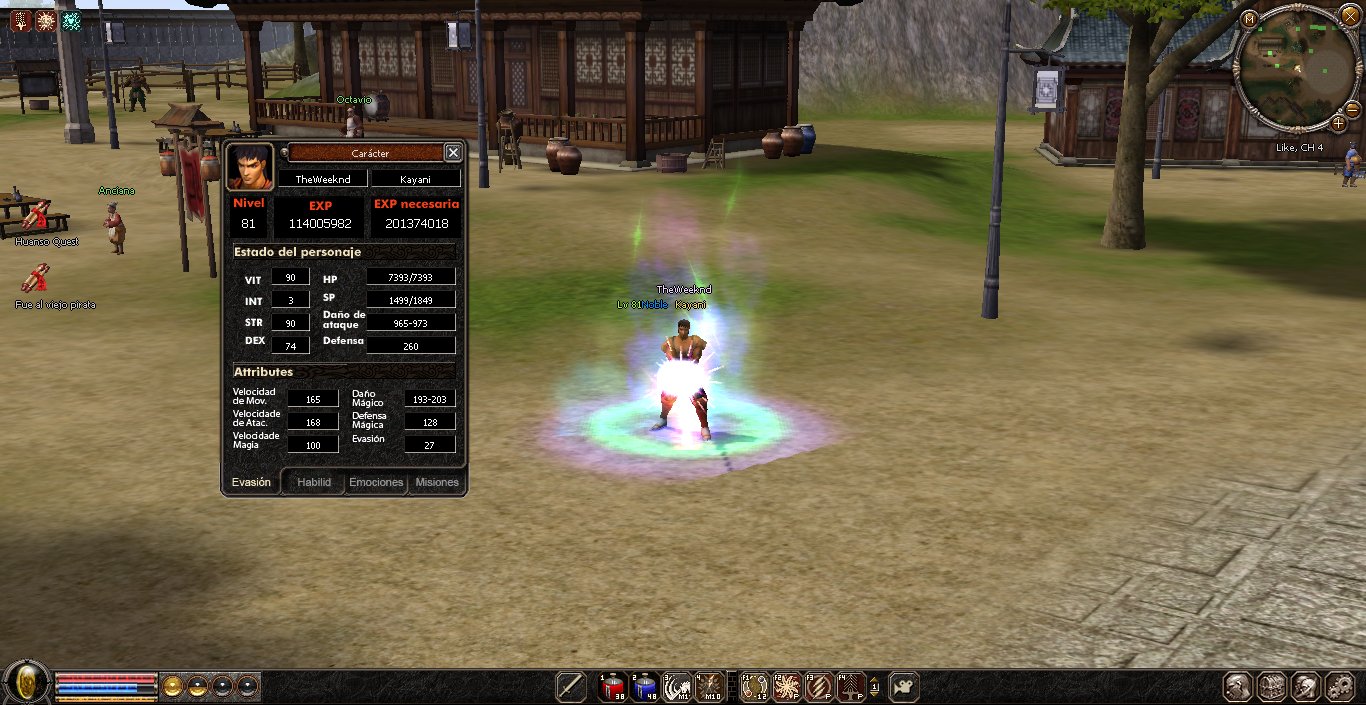Screen dimensions: 1366x705
Task: Use the red health potion slot
Action: (x=612, y=687)
